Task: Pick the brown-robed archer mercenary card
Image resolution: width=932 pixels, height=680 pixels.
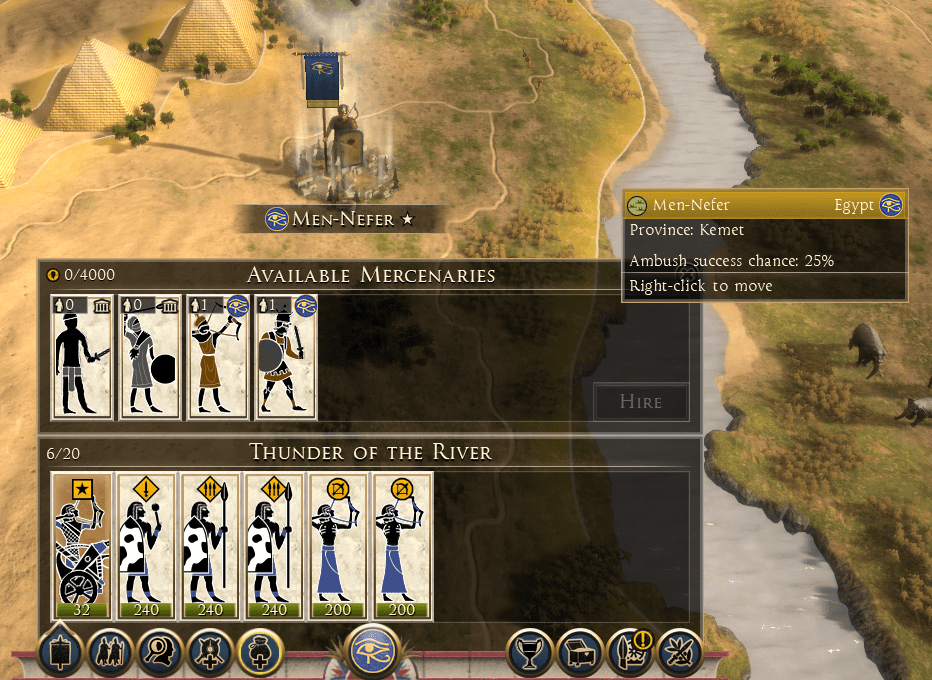Action: [218, 356]
